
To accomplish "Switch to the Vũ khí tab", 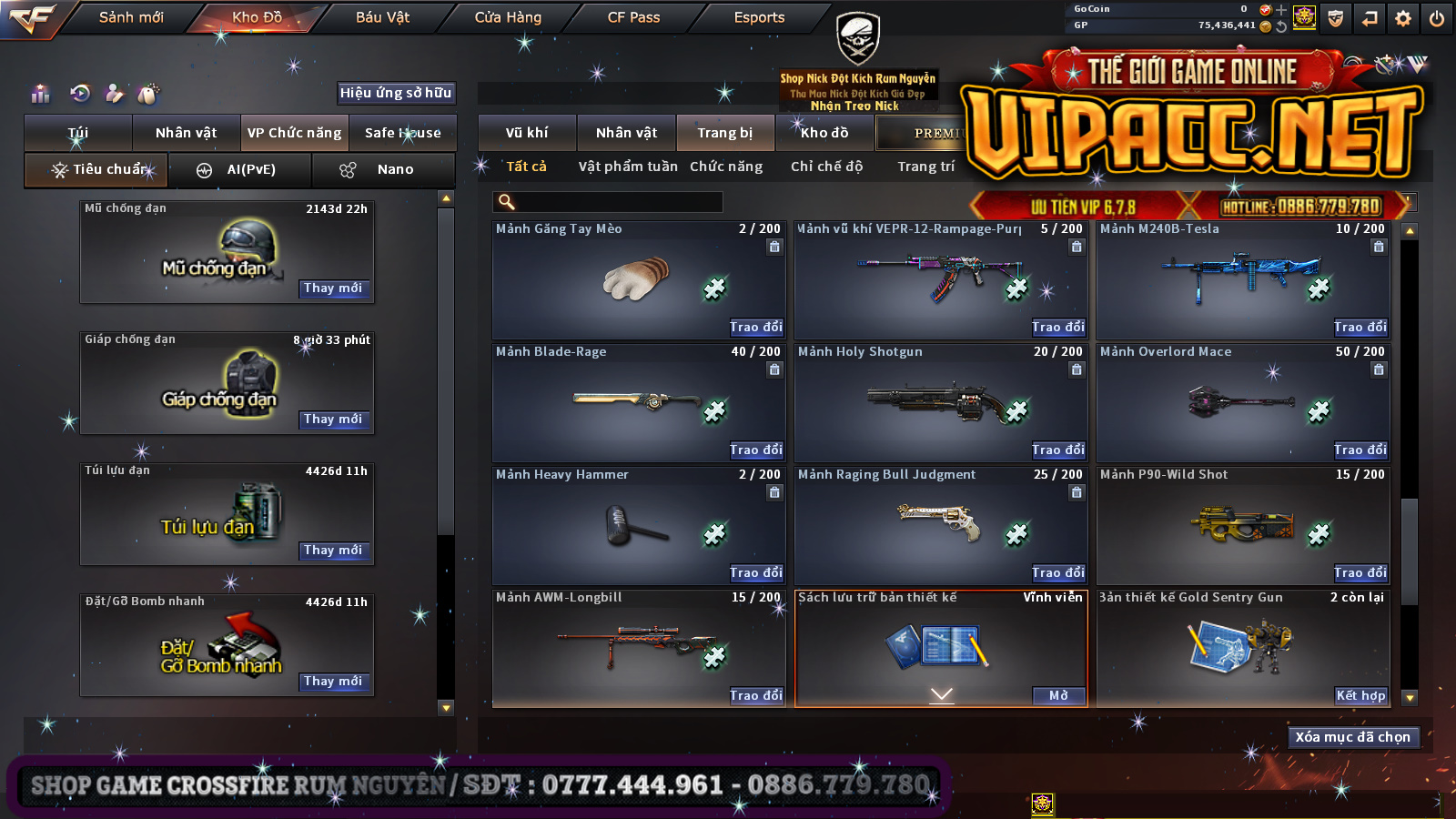I will [527, 133].
